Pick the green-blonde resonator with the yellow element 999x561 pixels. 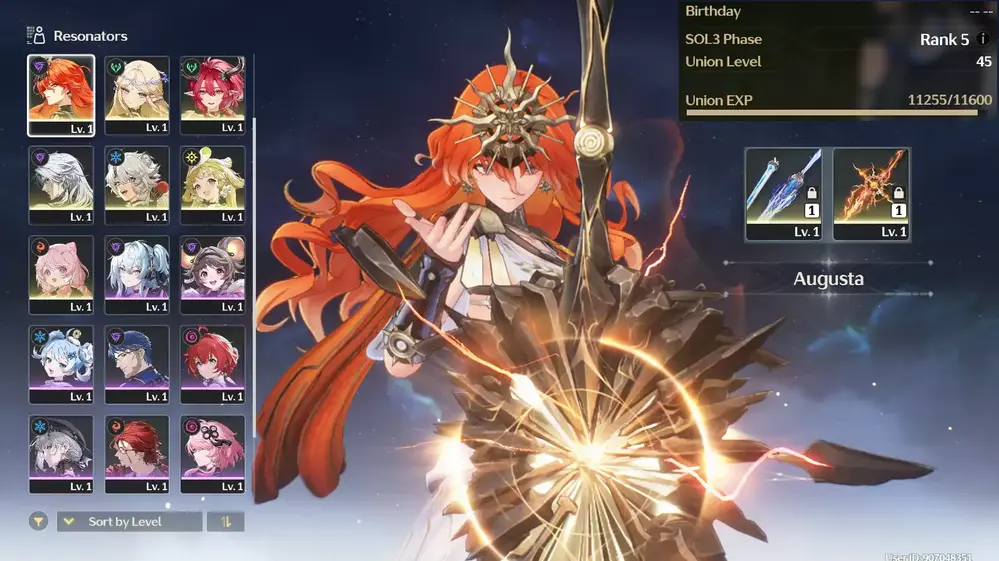213,184
